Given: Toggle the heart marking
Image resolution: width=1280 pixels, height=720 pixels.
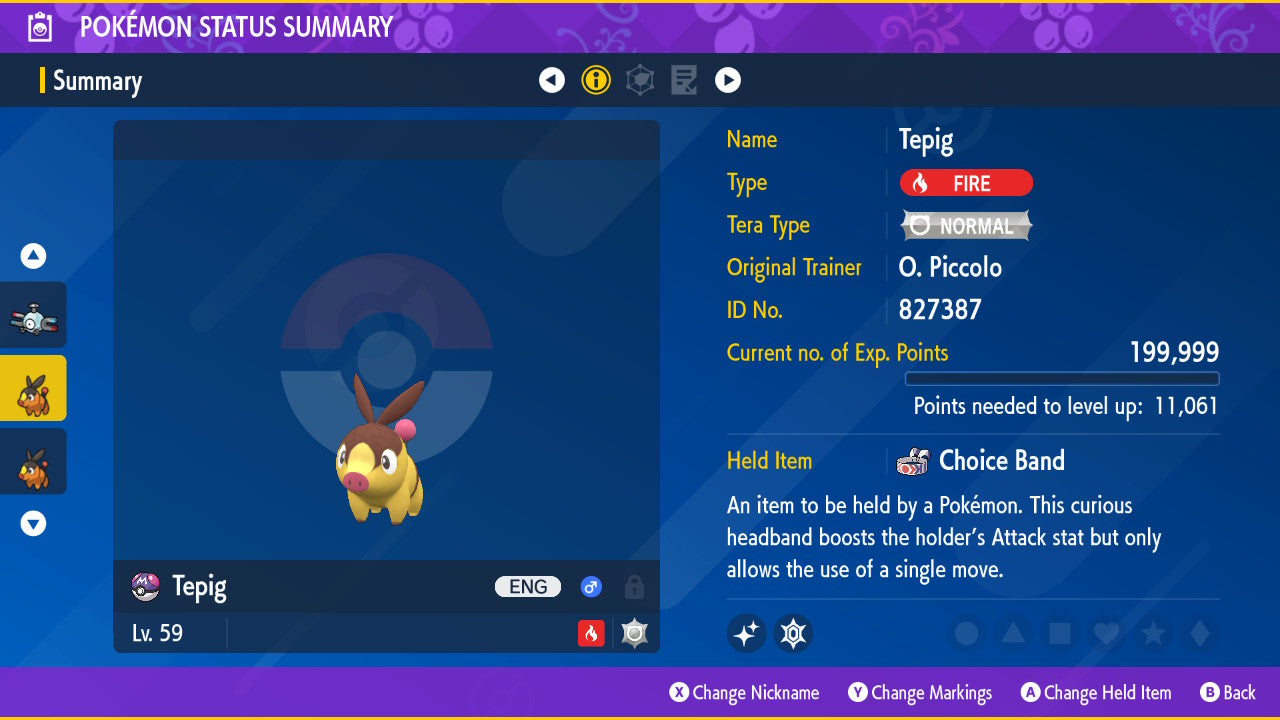Looking at the screenshot, I should (1105, 633).
